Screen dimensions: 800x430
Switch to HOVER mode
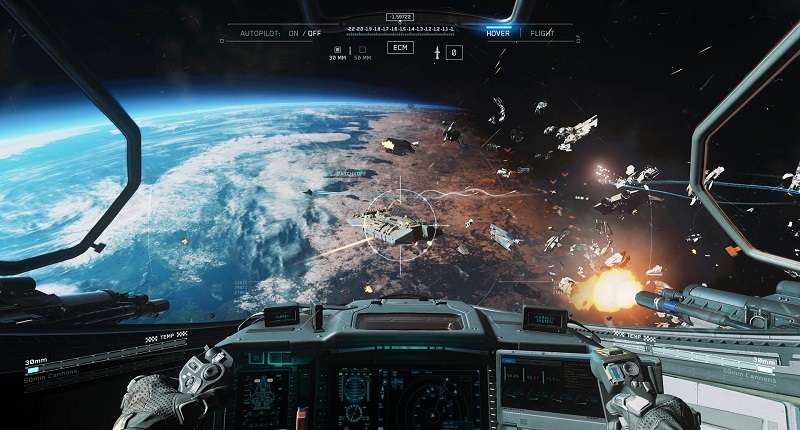coord(498,33)
